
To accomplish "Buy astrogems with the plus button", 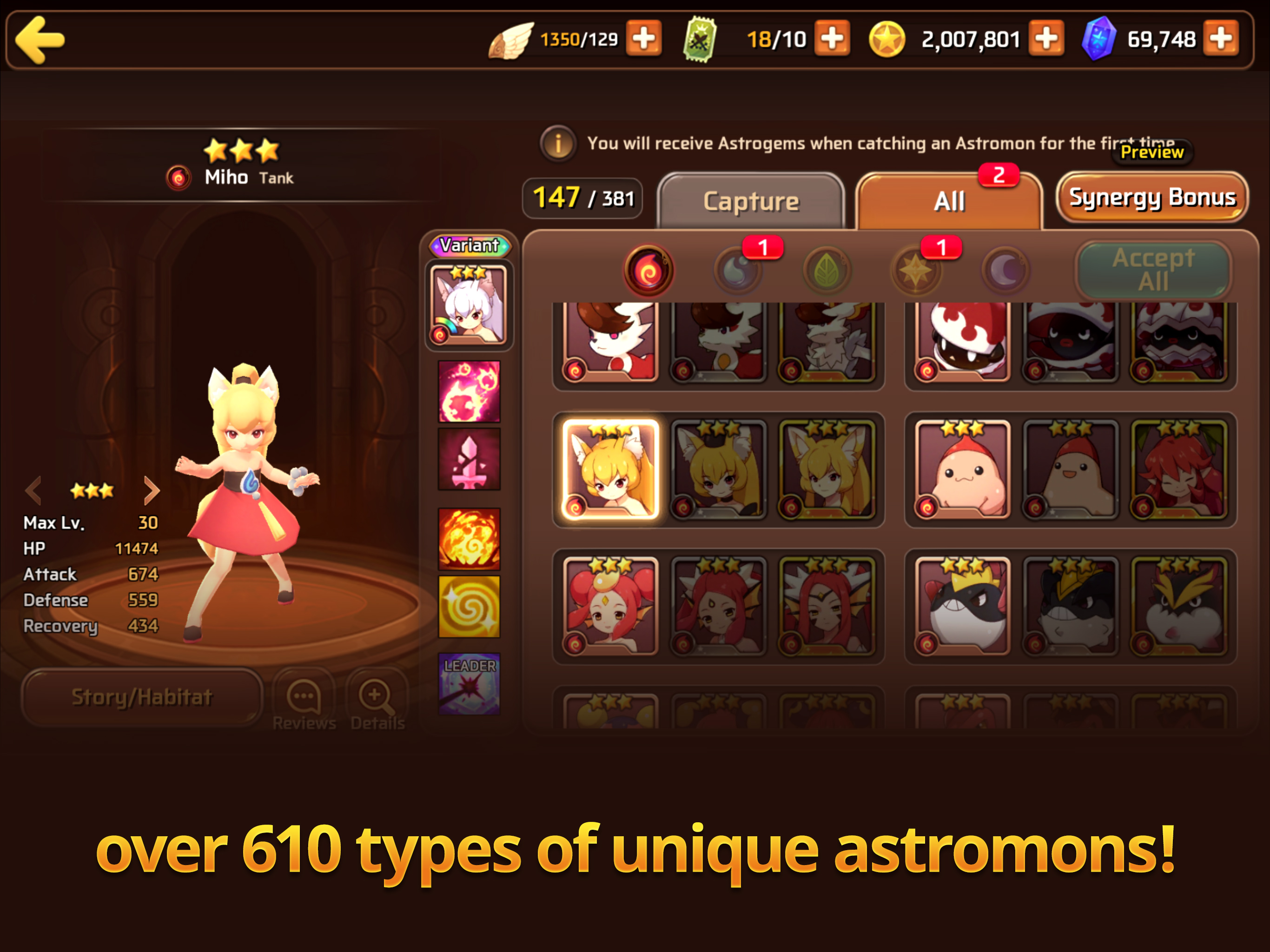I will 1221,39.
